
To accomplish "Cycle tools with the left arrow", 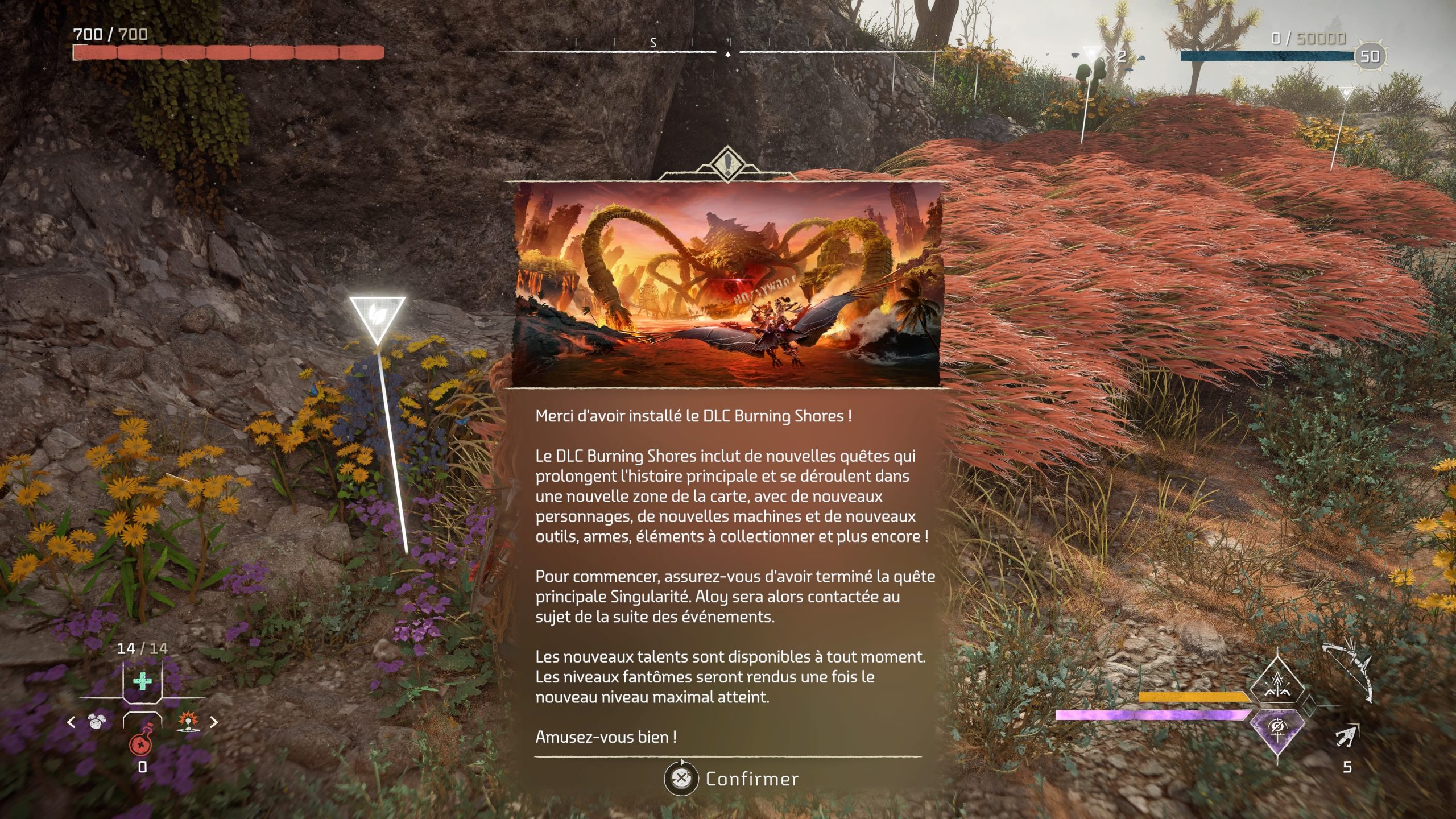I will tap(71, 722).
